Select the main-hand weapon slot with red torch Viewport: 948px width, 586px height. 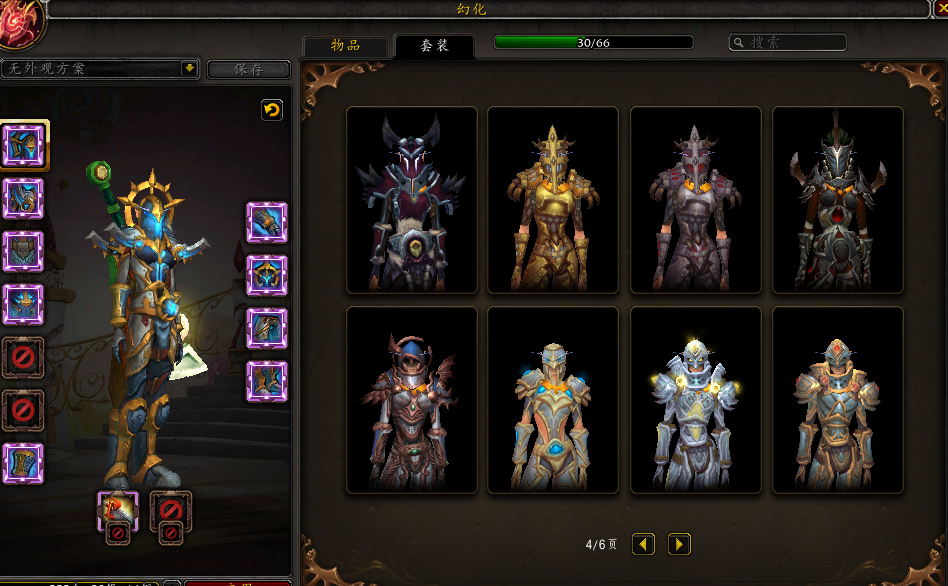pos(117,511)
